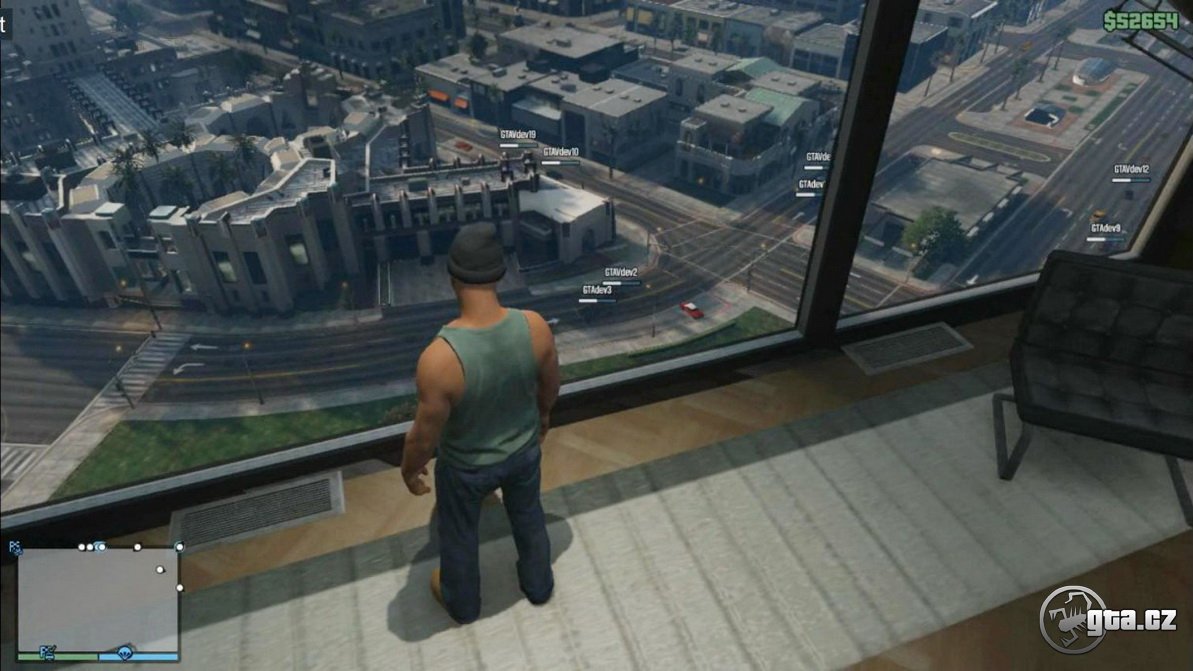1193x671 pixels.
Task: Click the GTAVdev10 player name tag
Action: coord(560,152)
